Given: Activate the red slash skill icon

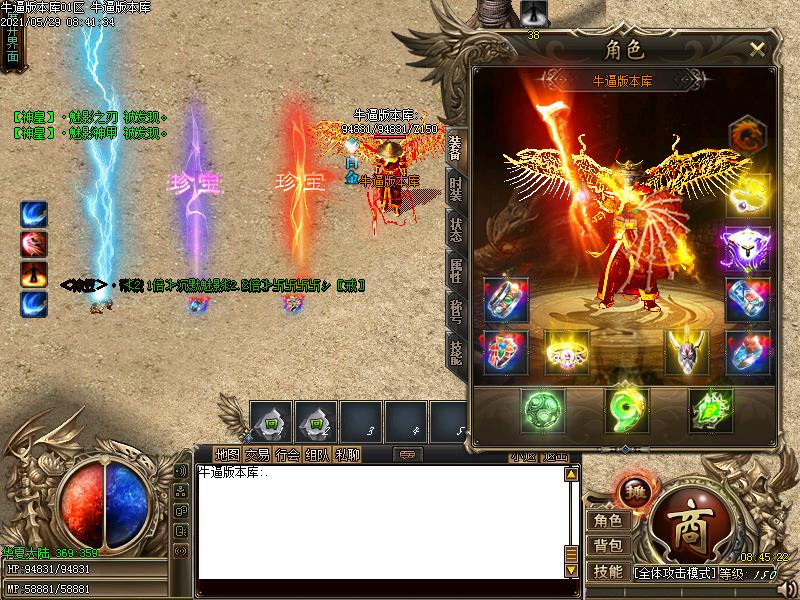Looking at the screenshot, I should (35, 245).
